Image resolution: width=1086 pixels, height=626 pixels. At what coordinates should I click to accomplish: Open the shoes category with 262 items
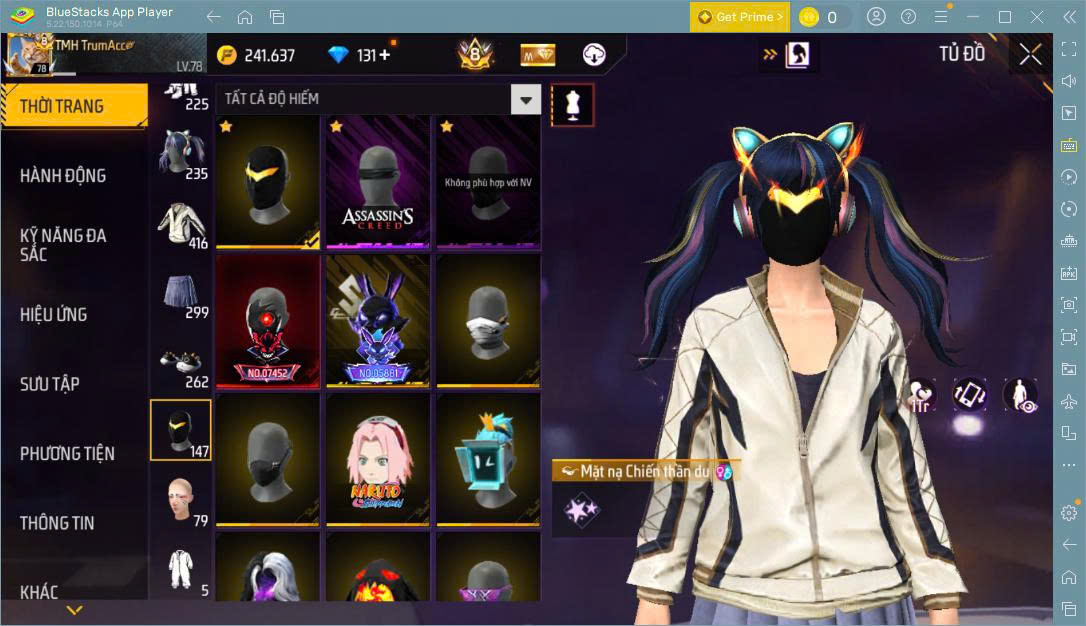(181, 364)
